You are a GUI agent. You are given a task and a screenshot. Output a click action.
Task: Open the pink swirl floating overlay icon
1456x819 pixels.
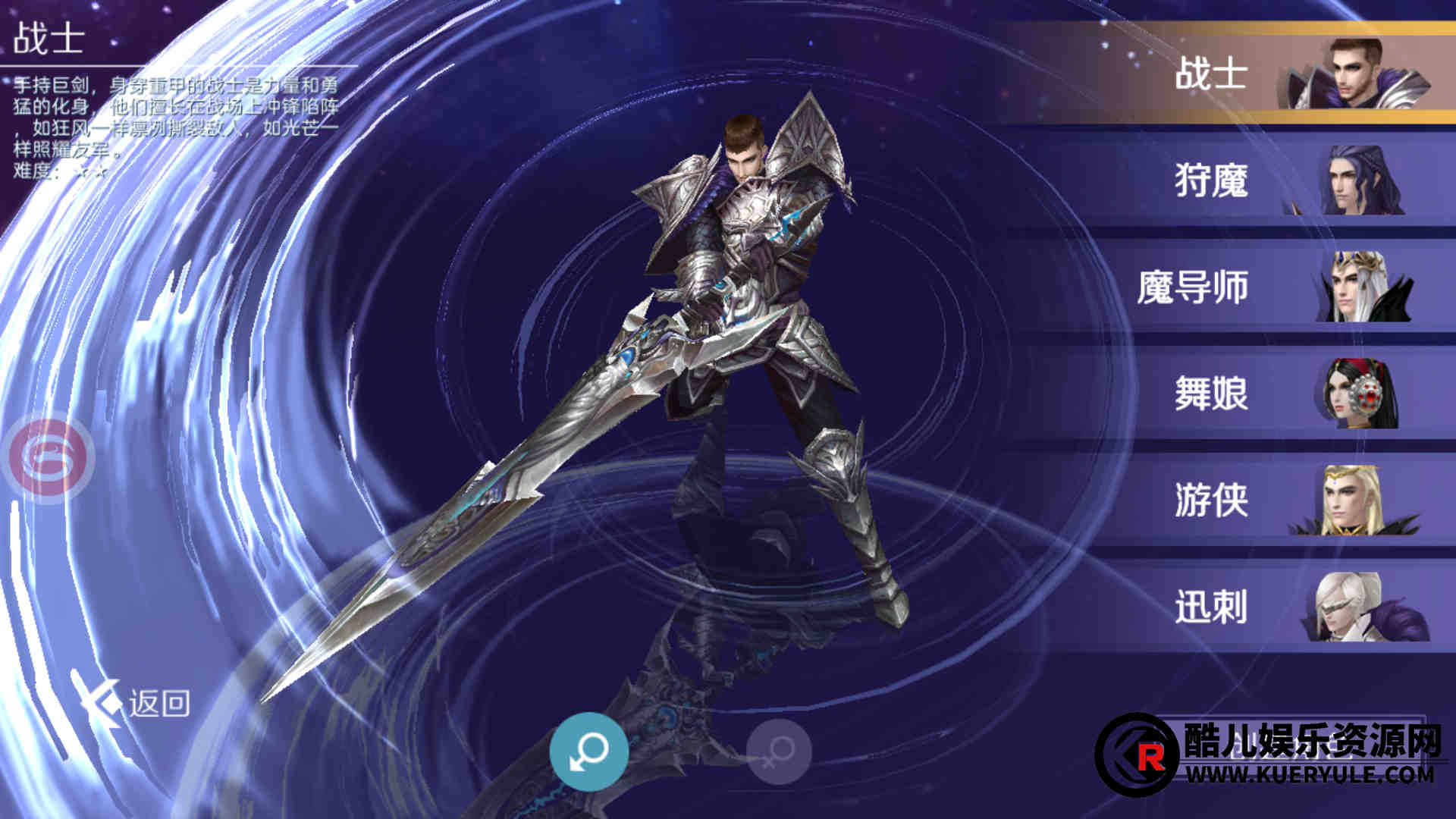pyautogui.click(x=49, y=457)
